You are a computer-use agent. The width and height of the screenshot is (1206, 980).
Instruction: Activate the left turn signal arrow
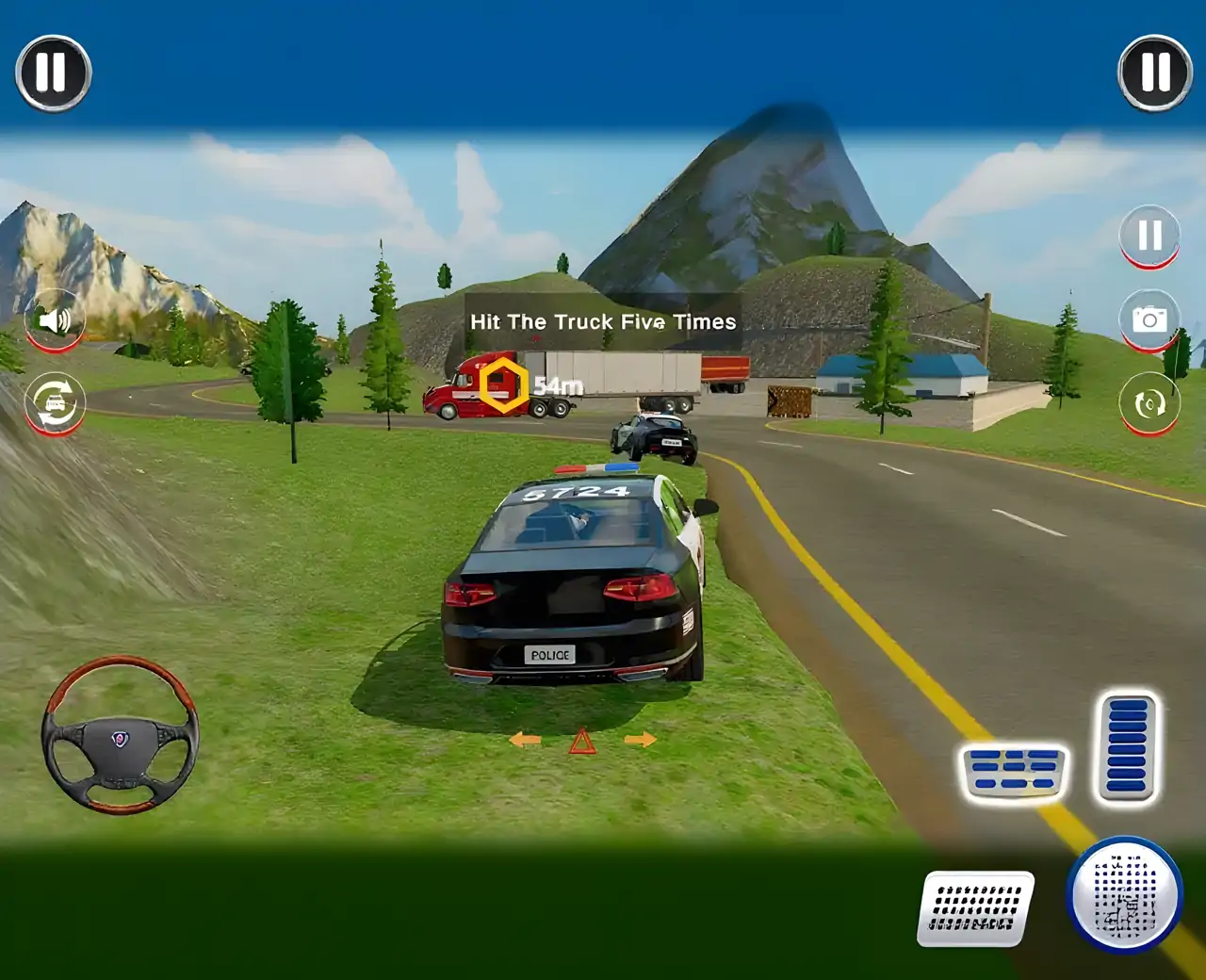pyautogui.click(x=525, y=741)
